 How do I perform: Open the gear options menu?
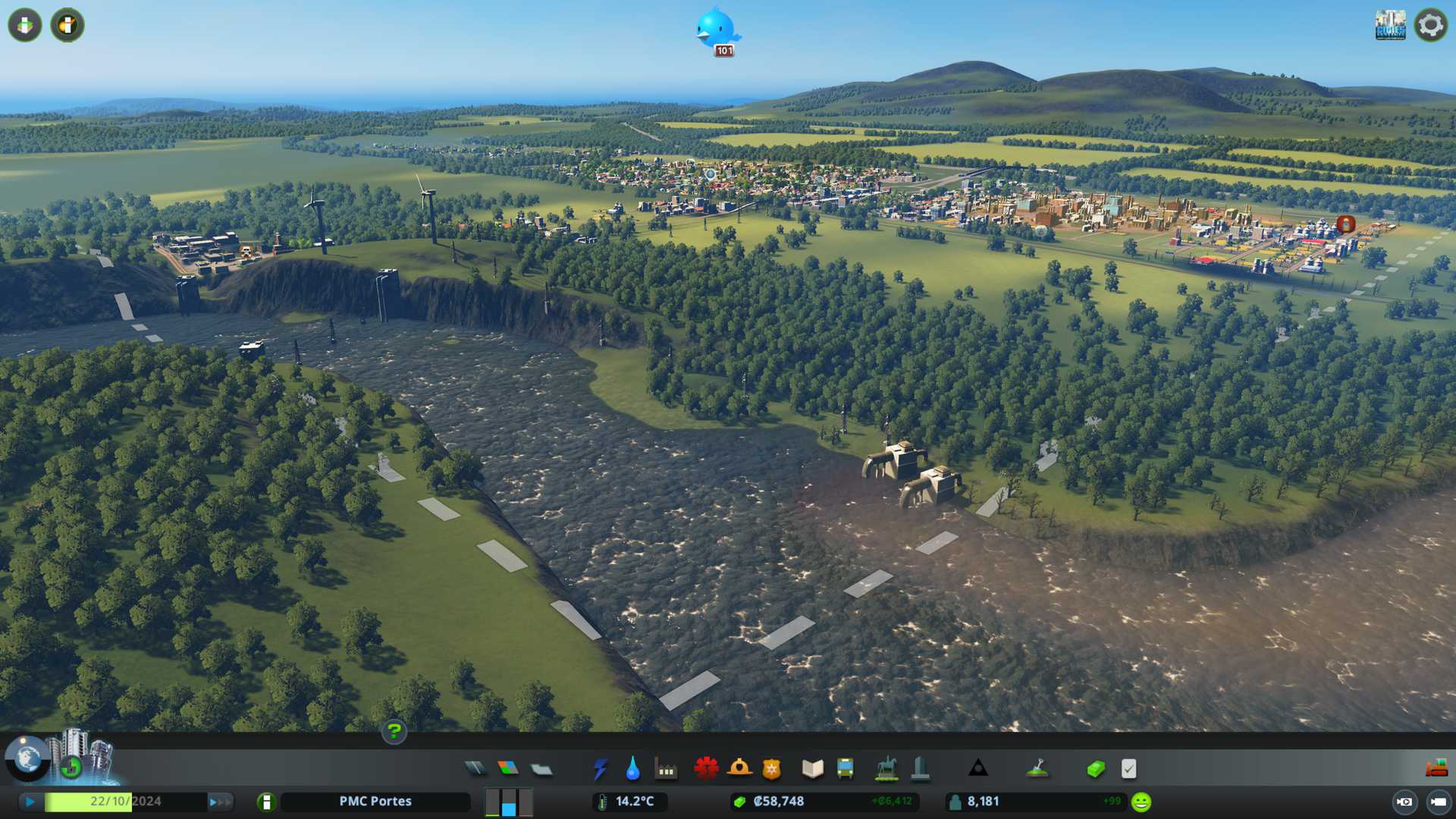point(1430,25)
